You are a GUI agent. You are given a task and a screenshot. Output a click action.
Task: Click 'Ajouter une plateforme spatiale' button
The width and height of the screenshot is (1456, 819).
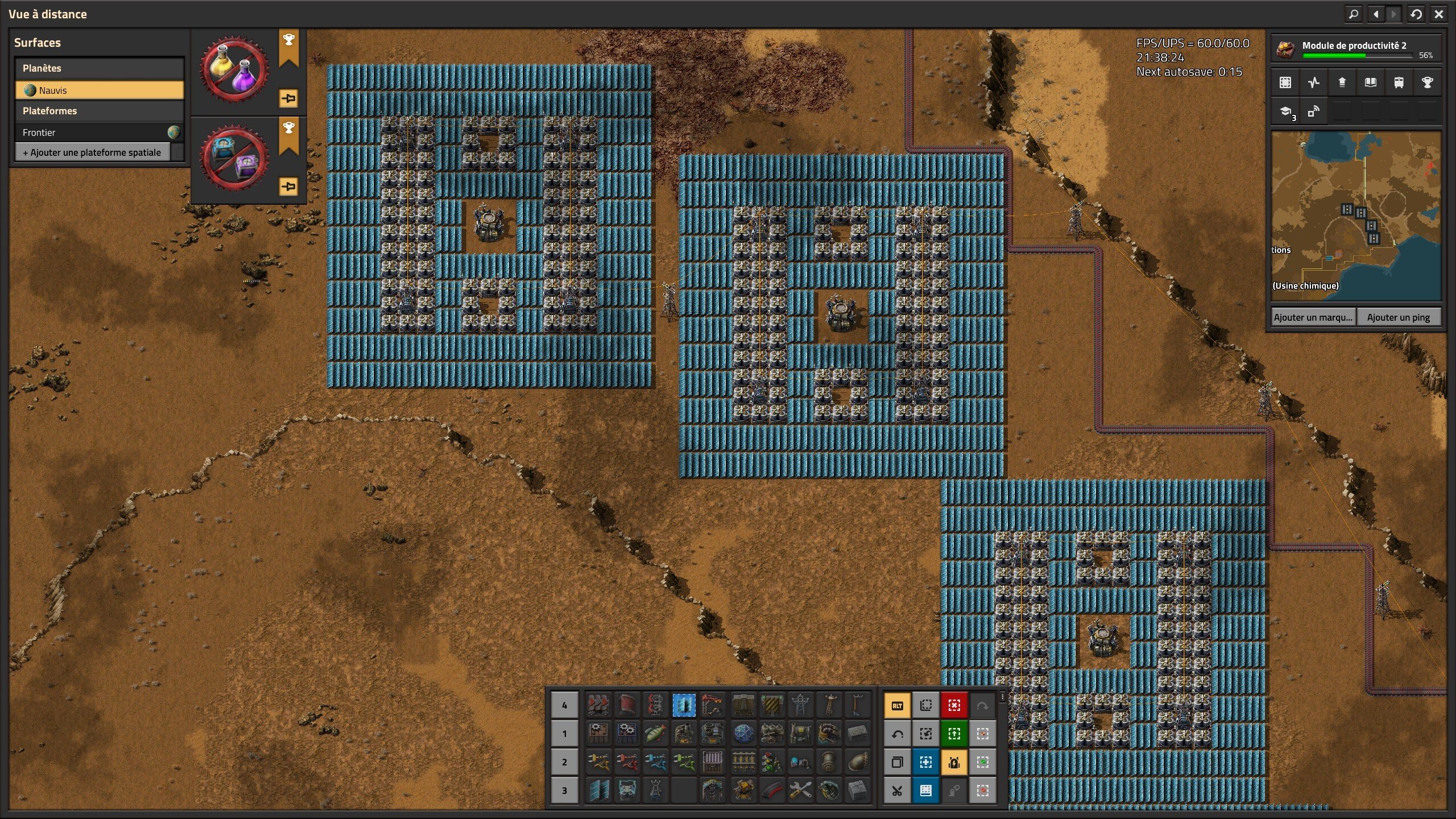click(92, 152)
